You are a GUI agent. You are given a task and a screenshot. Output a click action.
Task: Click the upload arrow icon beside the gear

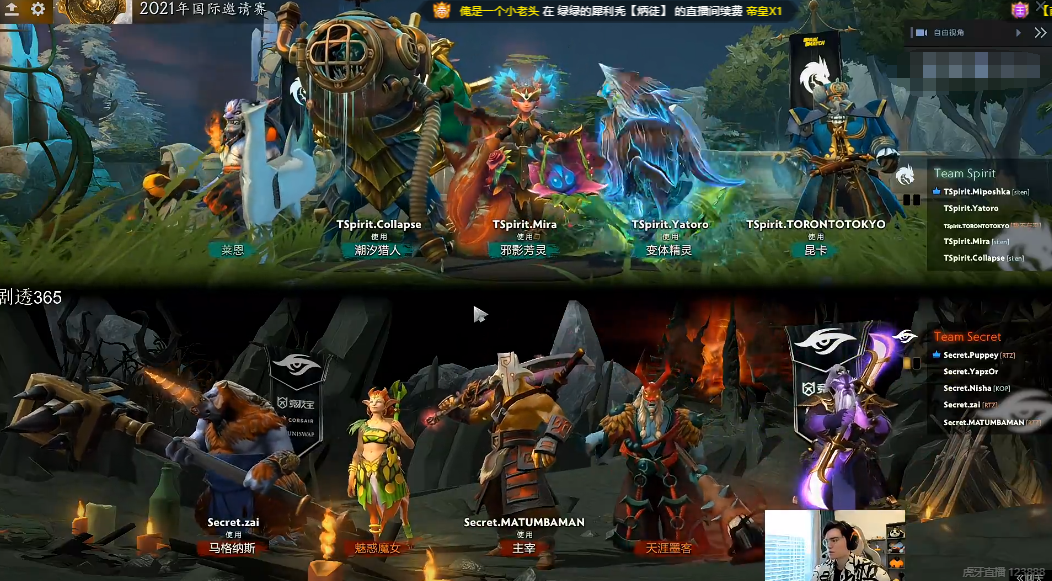[x=12, y=9]
